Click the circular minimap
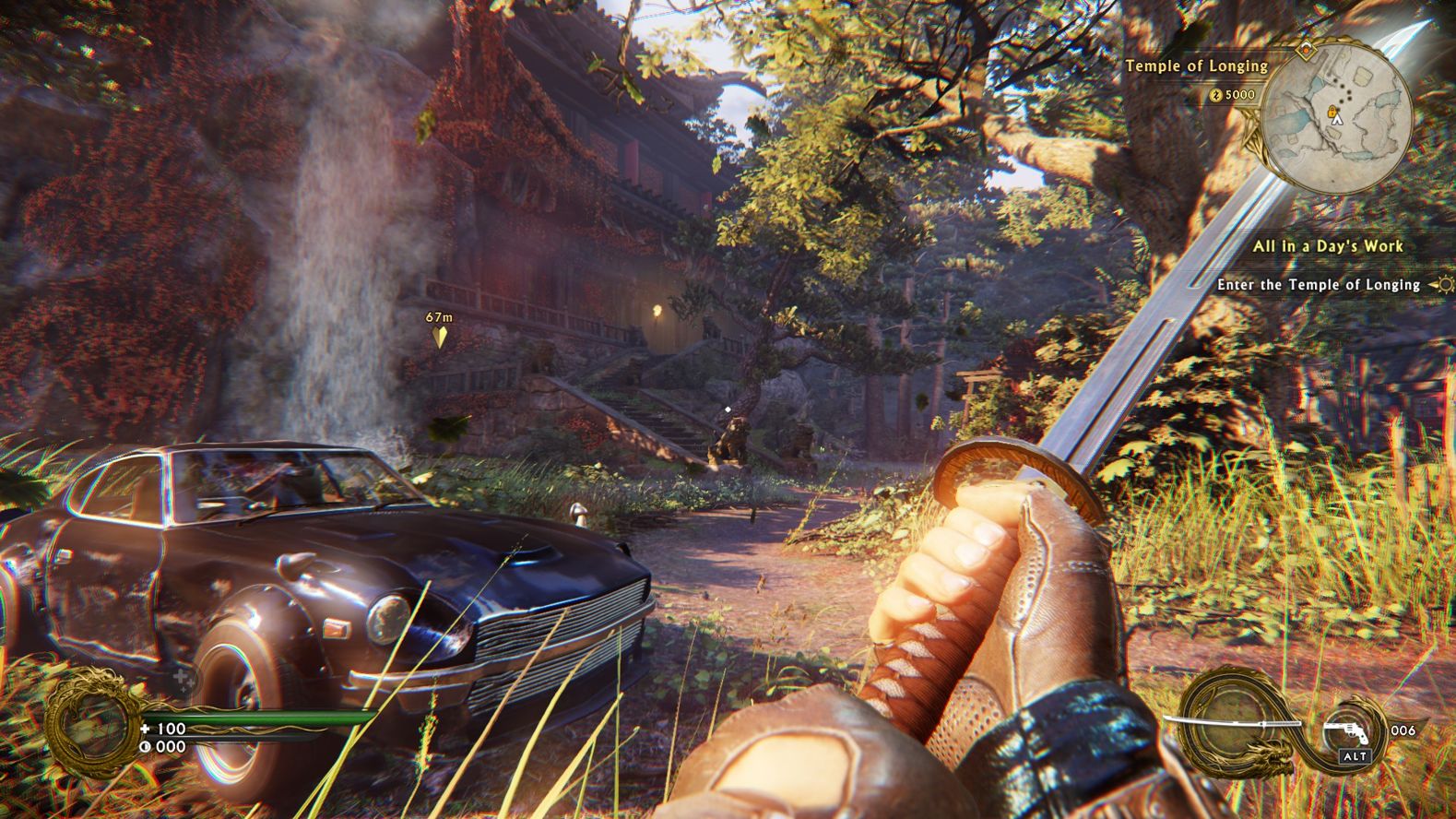 tap(1336, 108)
